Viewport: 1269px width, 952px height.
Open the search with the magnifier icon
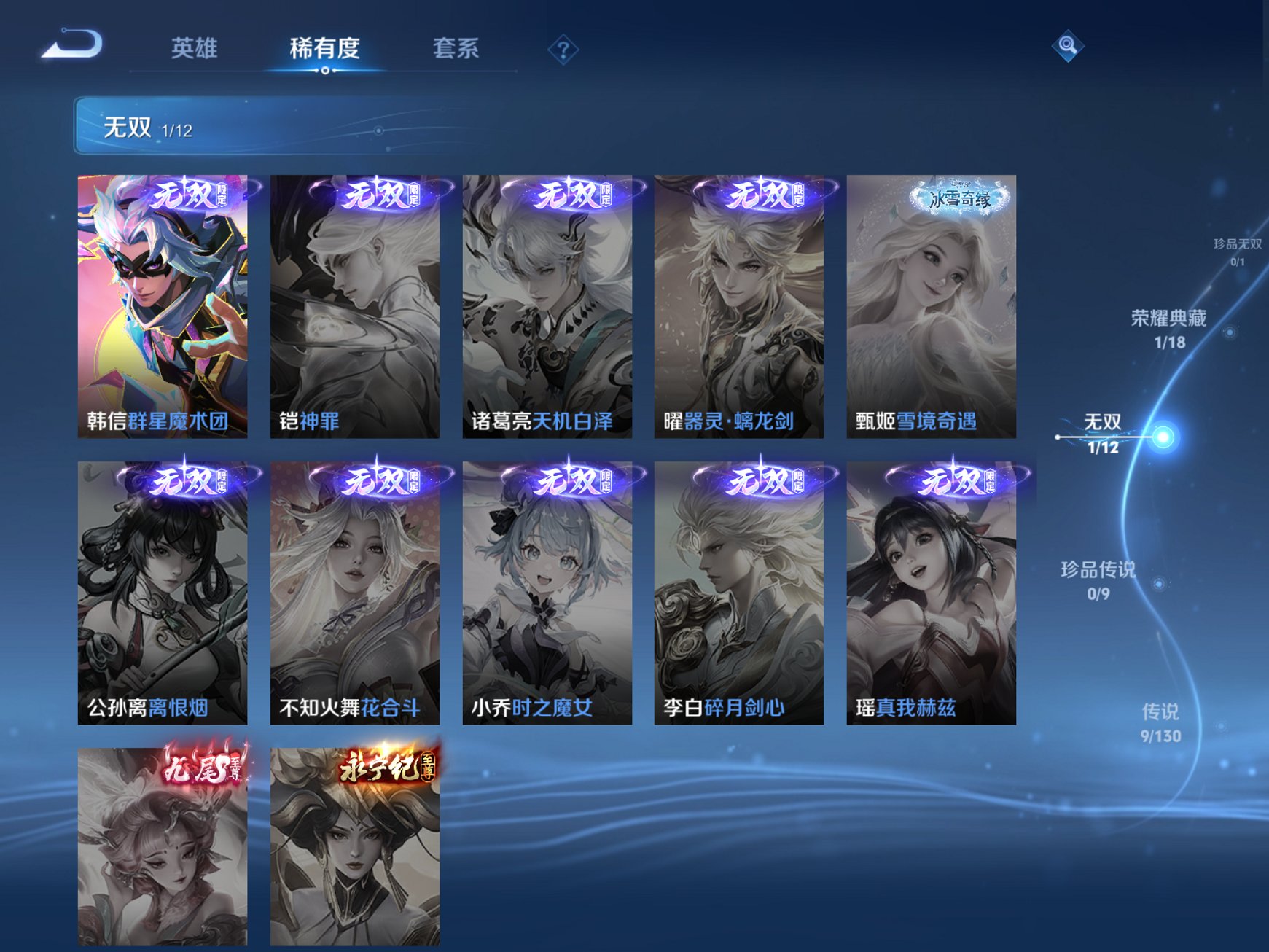point(1066,46)
